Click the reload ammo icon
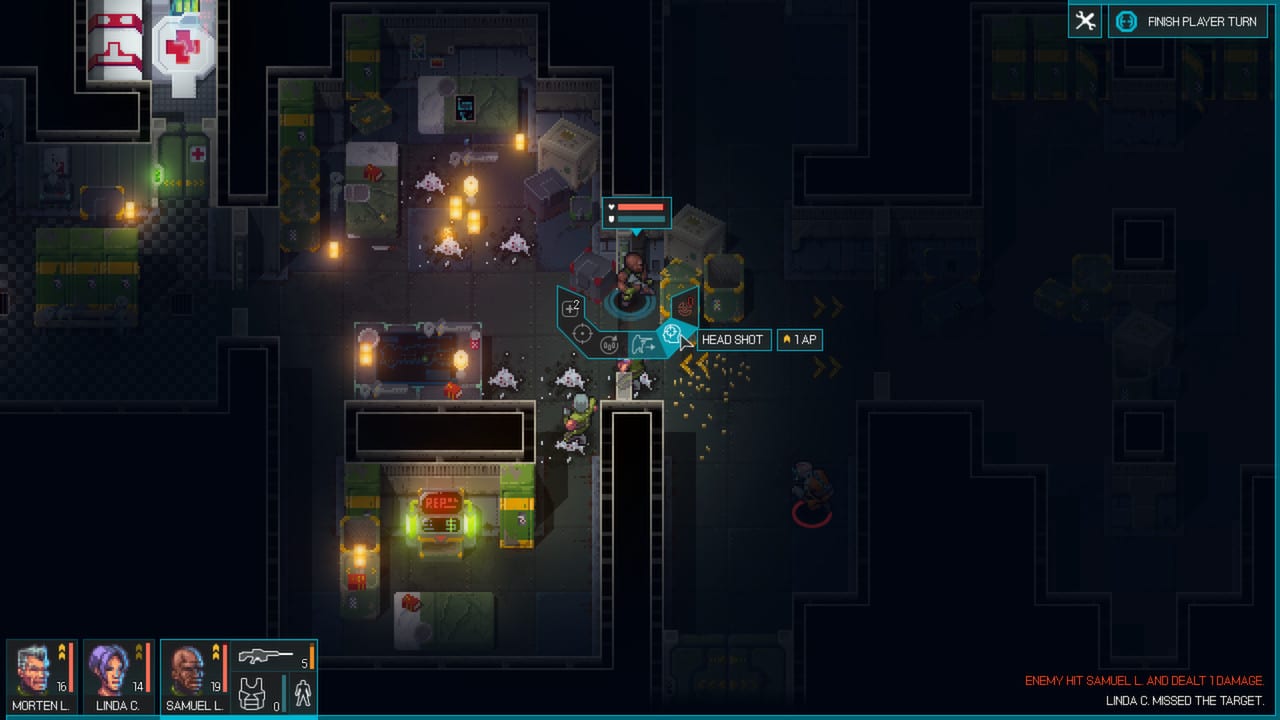 [x=608, y=344]
